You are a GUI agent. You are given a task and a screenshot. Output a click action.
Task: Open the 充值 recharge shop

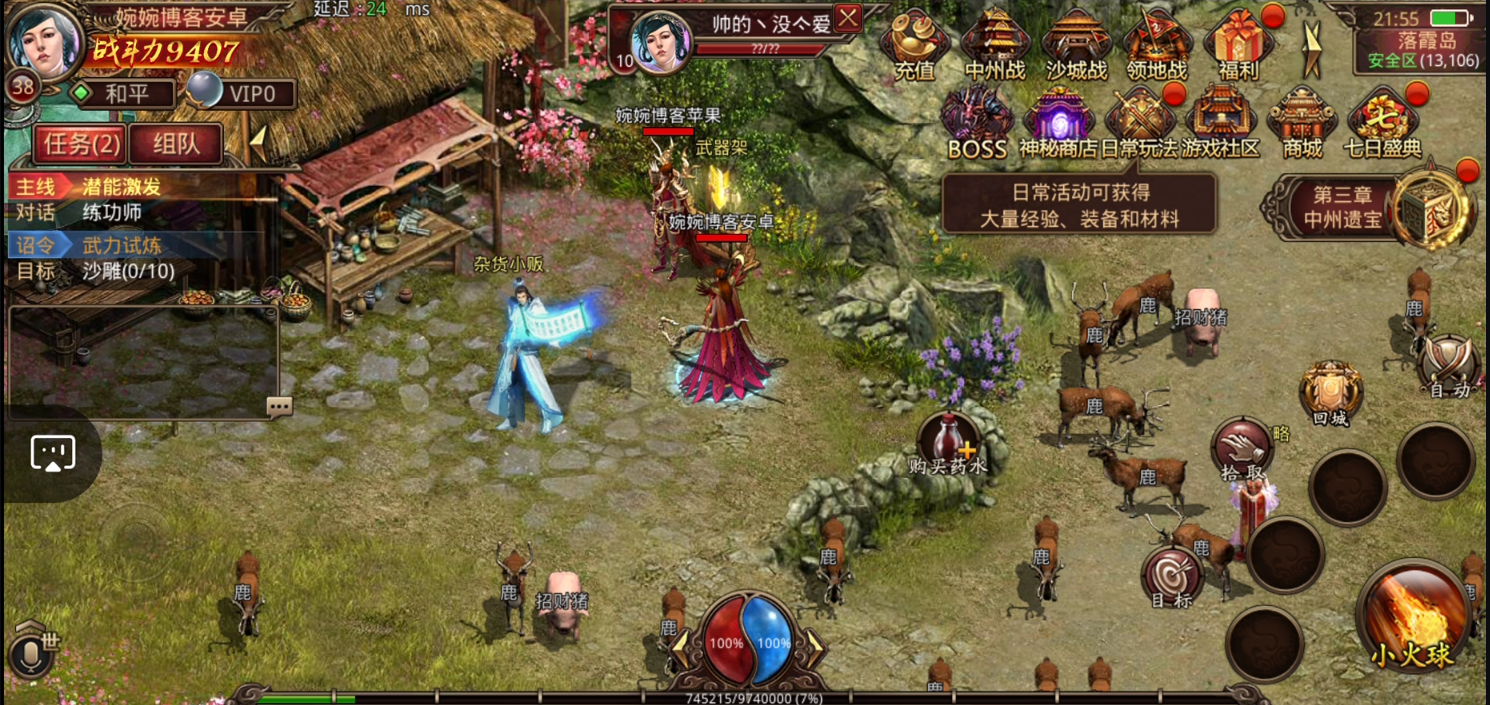[x=914, y=44]
